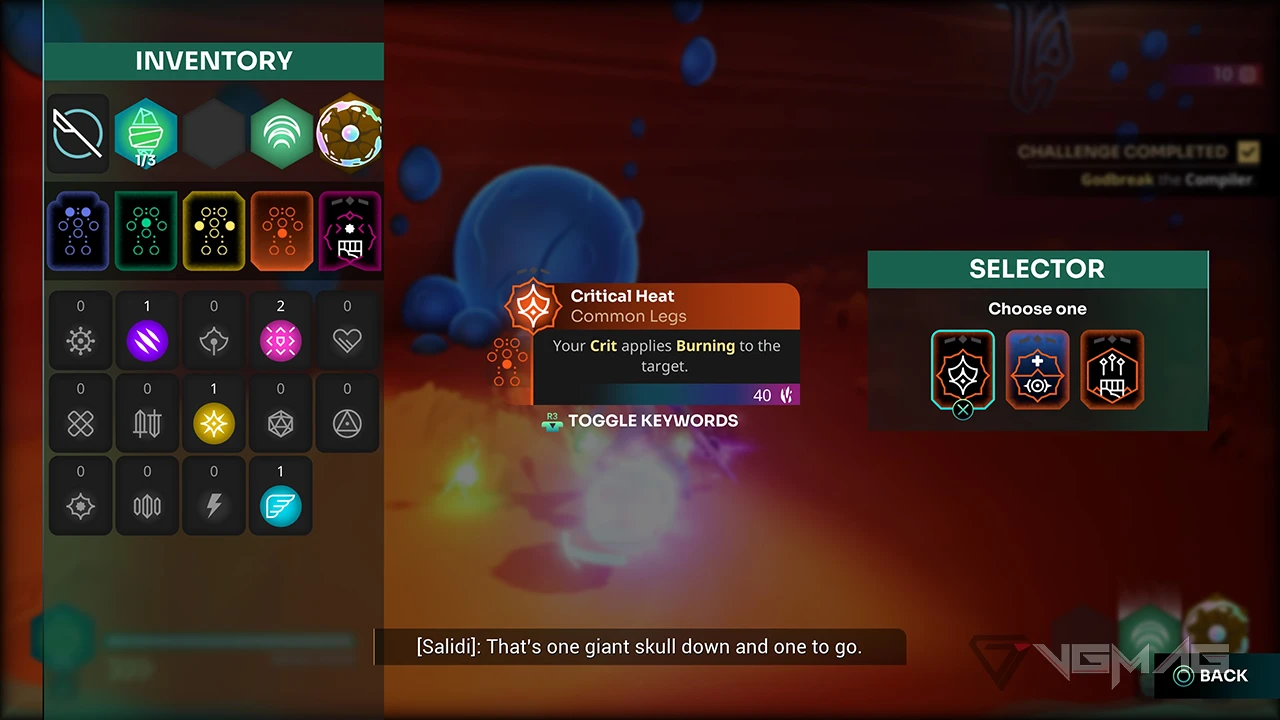Viewport: 1280px width, 720px height.
Task: Inspect the yellow star-burst stat icon
Action: 214,424
